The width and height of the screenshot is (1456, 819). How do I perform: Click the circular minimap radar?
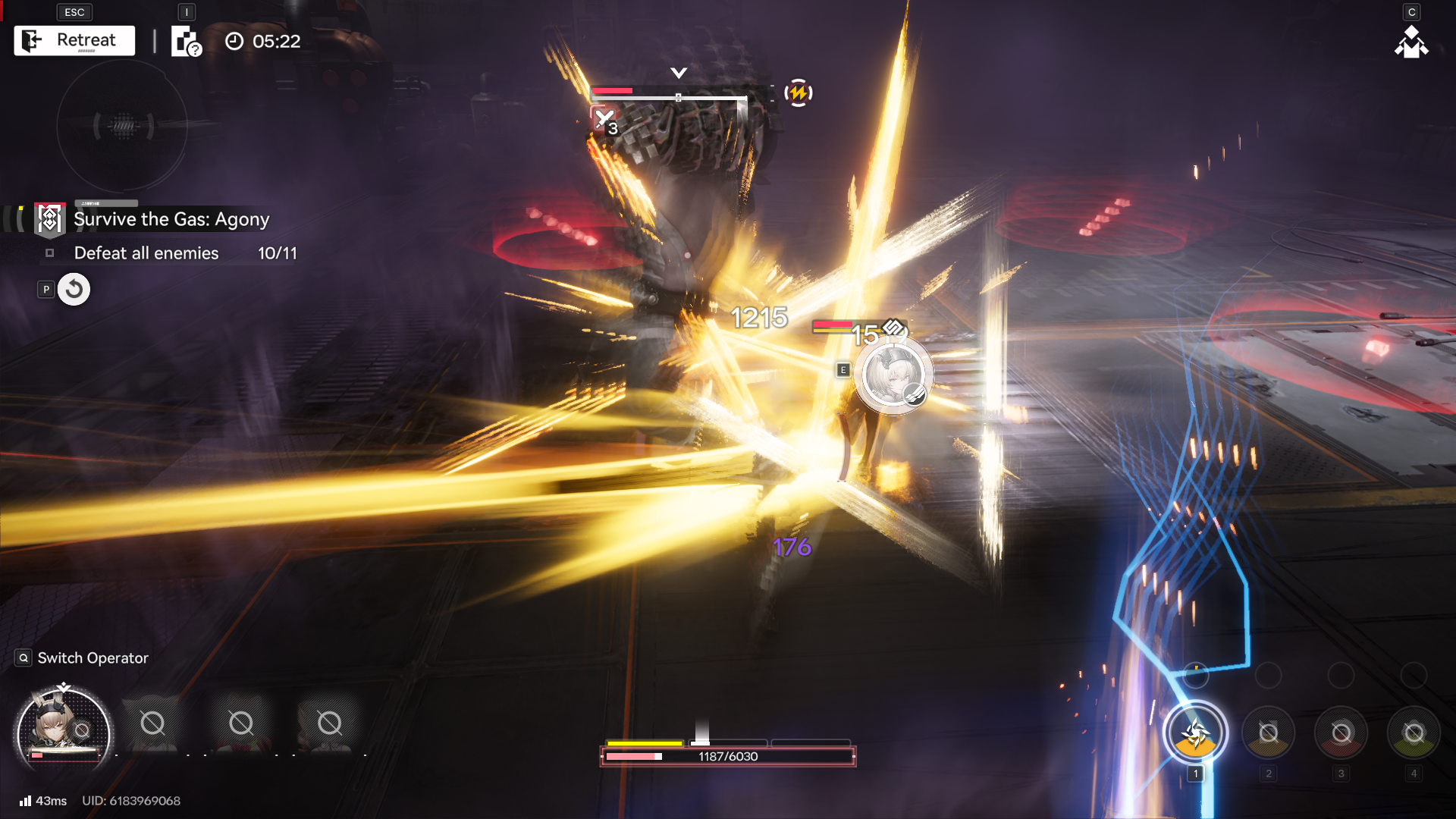(x=122, y=126)
